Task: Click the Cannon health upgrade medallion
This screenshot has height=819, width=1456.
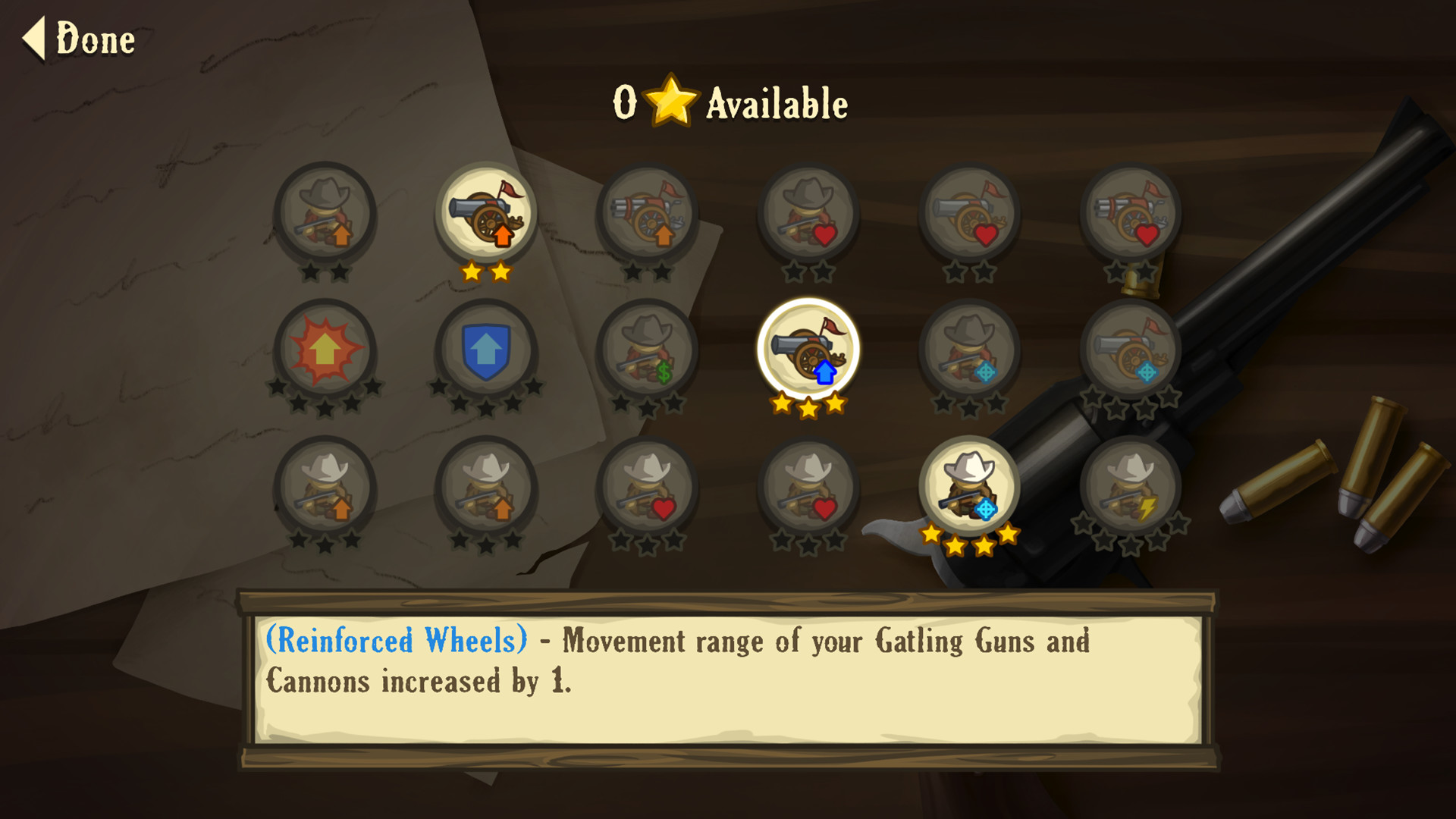Action: click(x=974, y=215)
